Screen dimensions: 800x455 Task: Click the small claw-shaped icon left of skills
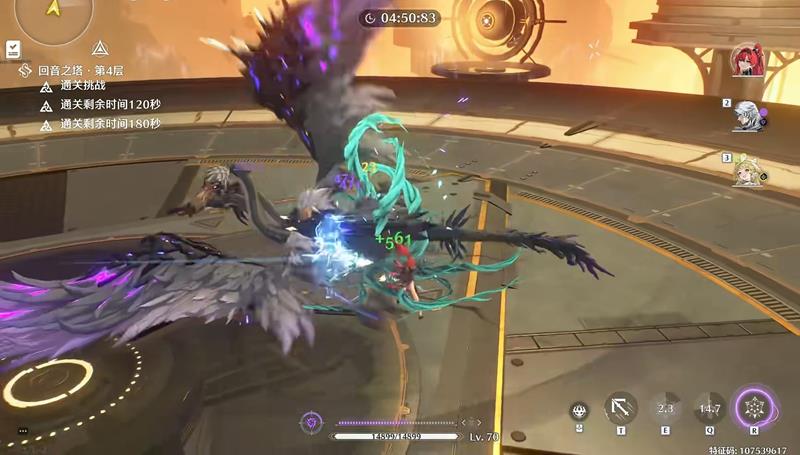point(579,410)
